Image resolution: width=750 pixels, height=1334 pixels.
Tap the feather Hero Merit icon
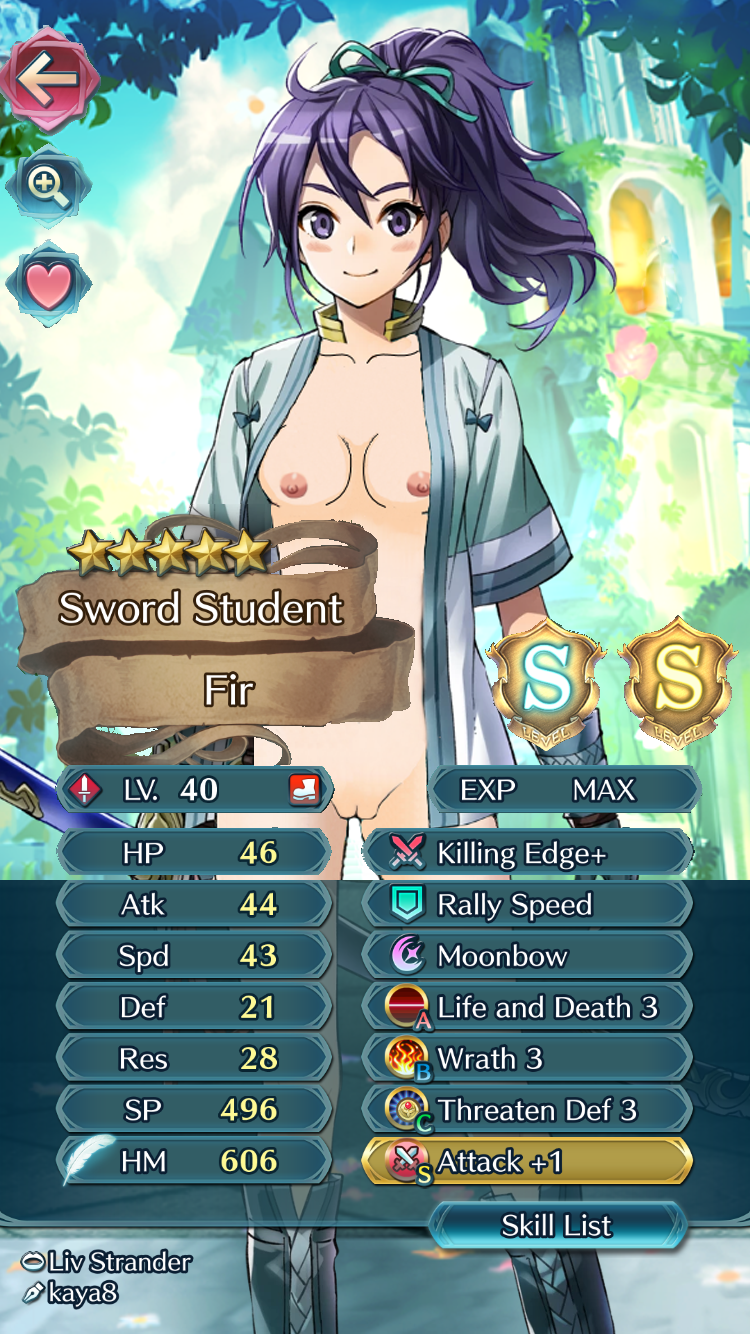[84, 1161]
